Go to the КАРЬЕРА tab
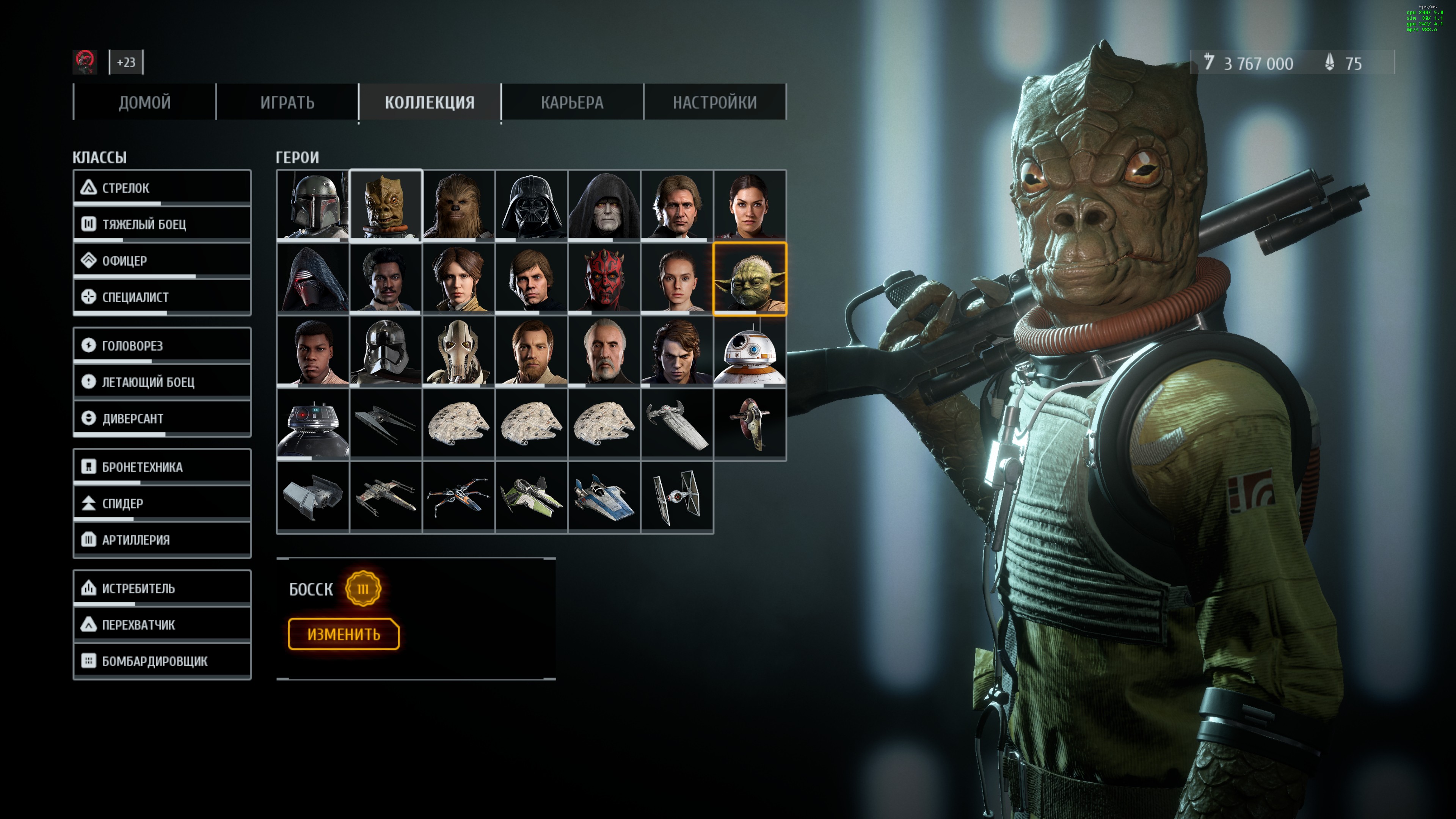 click(572, 102)
